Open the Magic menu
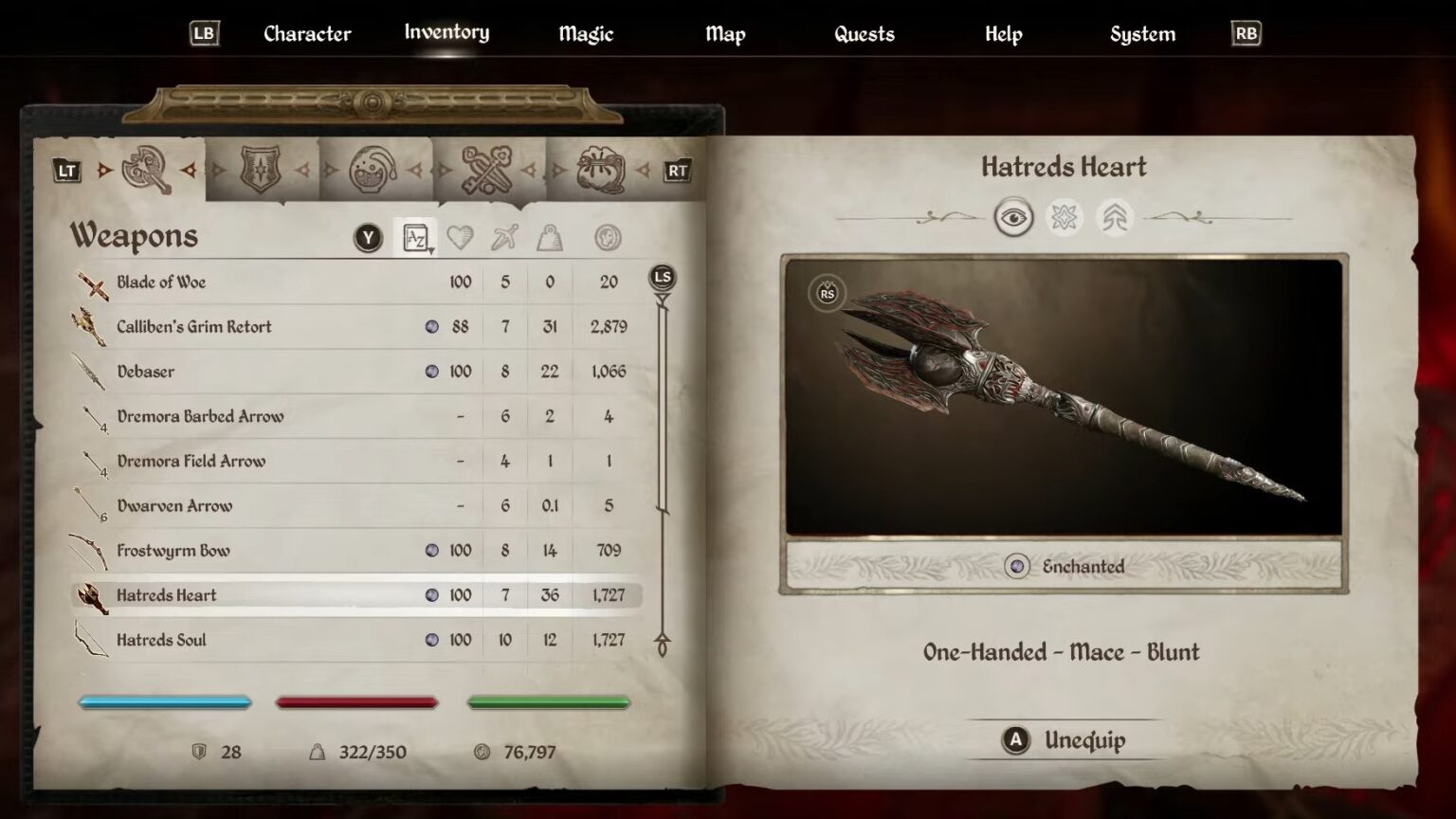 tap(585, 33)
